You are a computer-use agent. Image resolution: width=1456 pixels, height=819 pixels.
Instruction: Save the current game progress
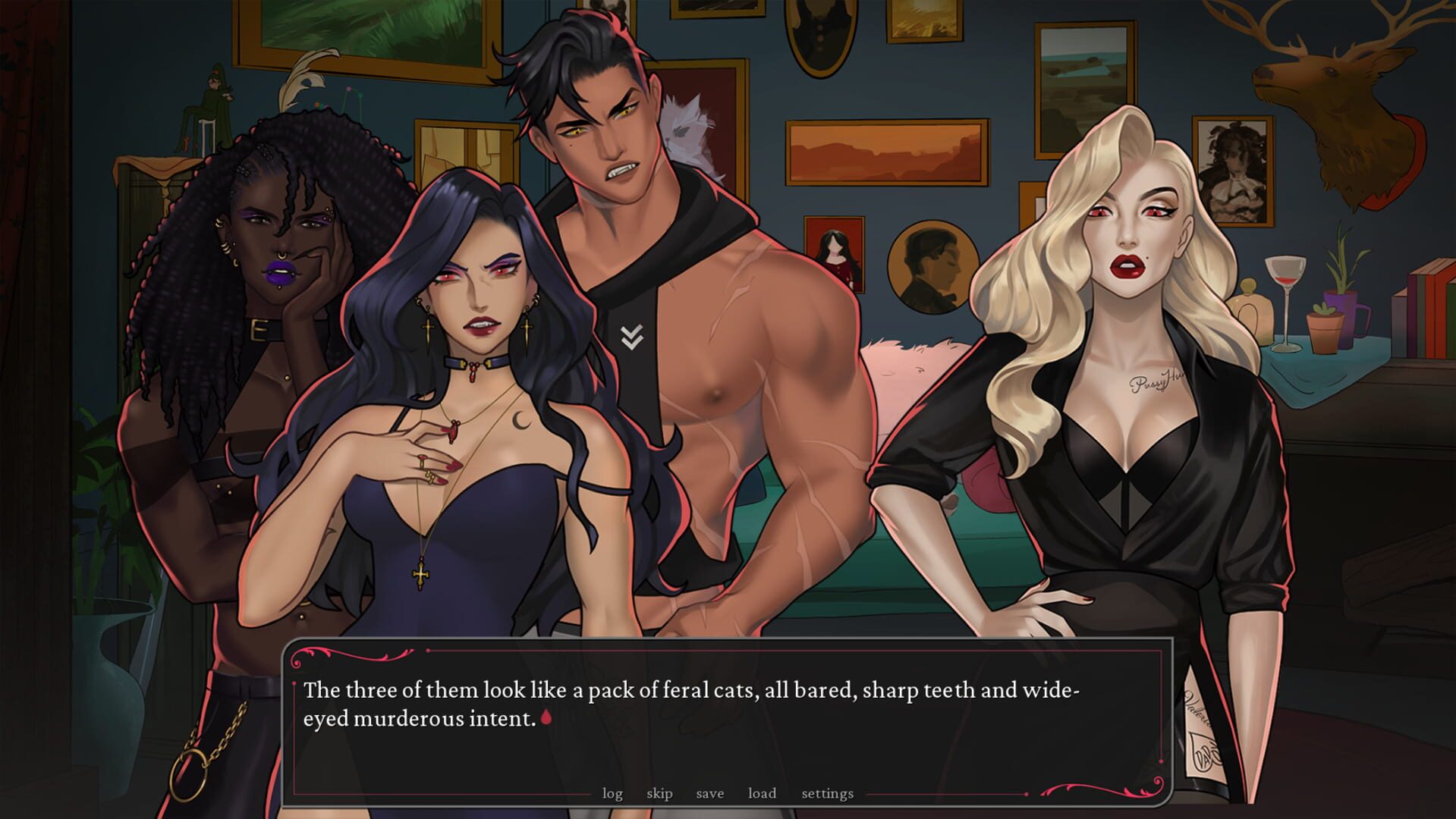pyautogui.click(x=709, y=793)
